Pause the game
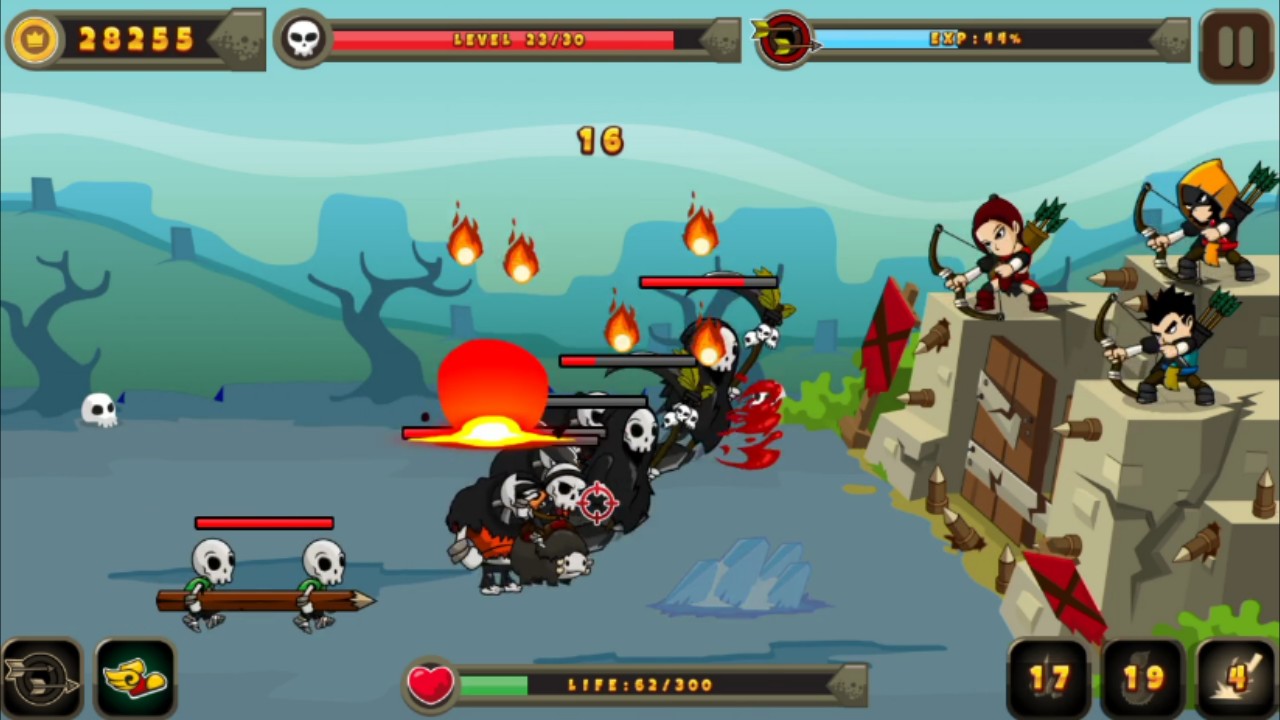1280x720 pixels. (x=1236, y=45)
